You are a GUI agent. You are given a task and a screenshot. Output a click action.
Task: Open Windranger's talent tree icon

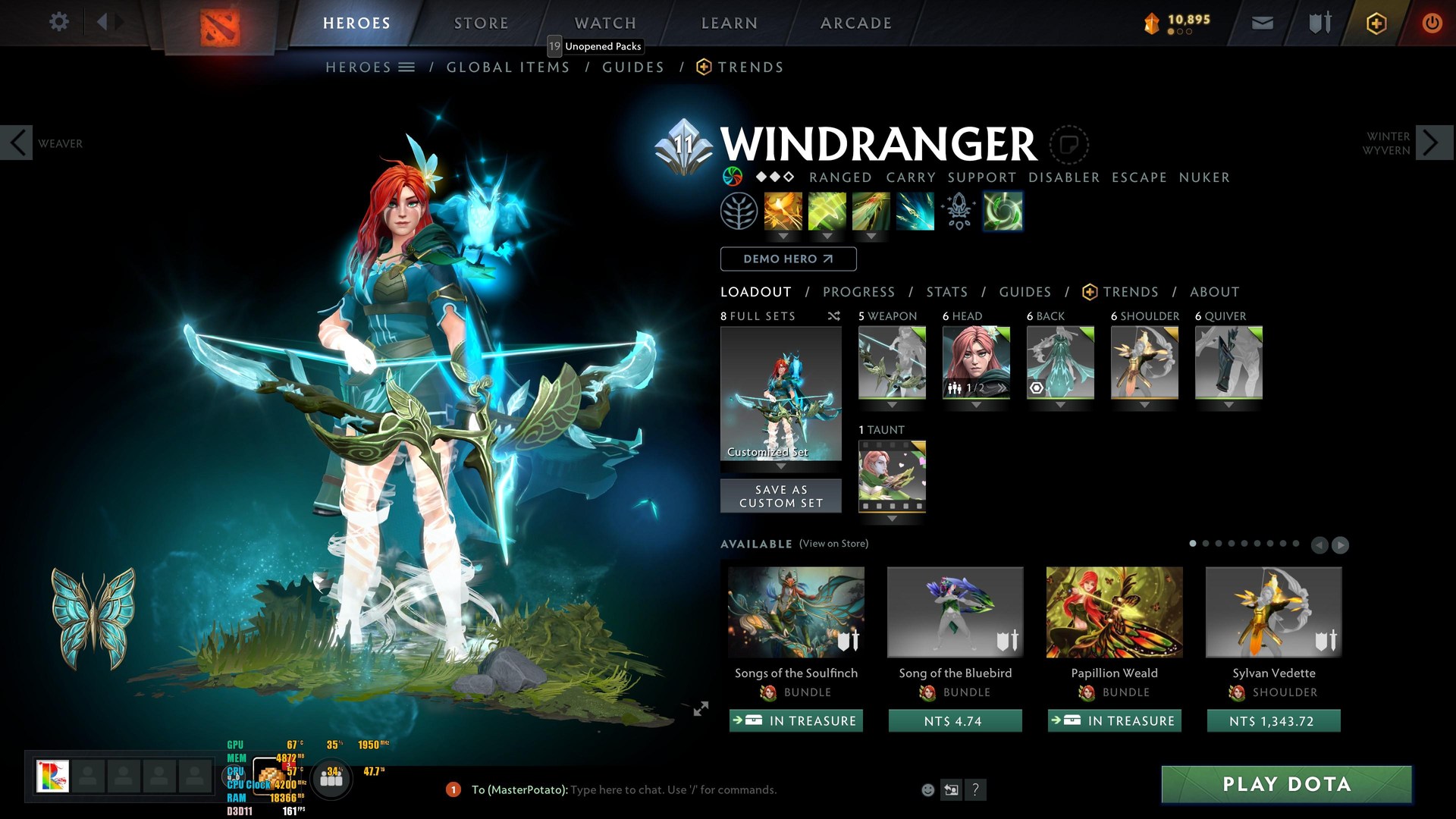pyautogui.click(x=739, y=211)
